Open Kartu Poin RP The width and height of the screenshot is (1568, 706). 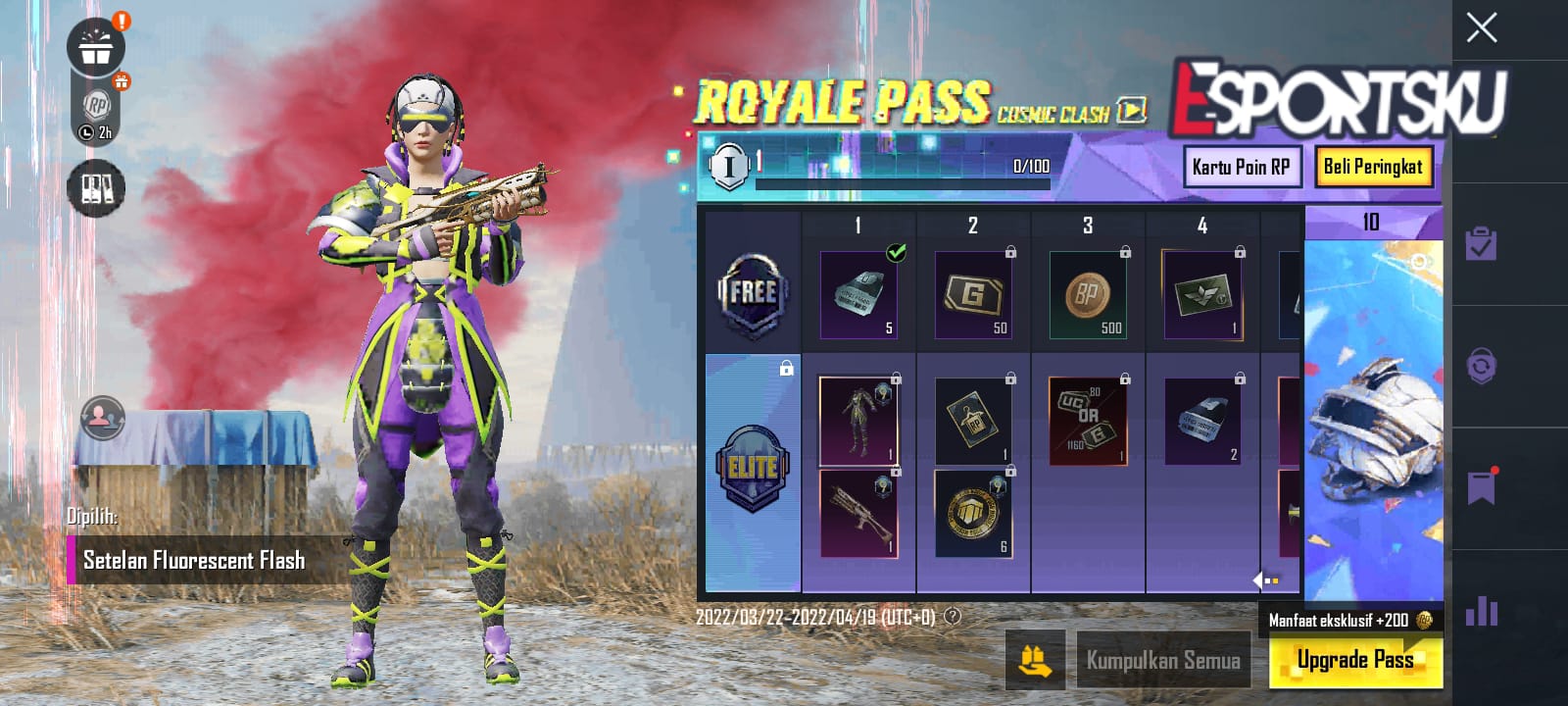pos(1243,167)
